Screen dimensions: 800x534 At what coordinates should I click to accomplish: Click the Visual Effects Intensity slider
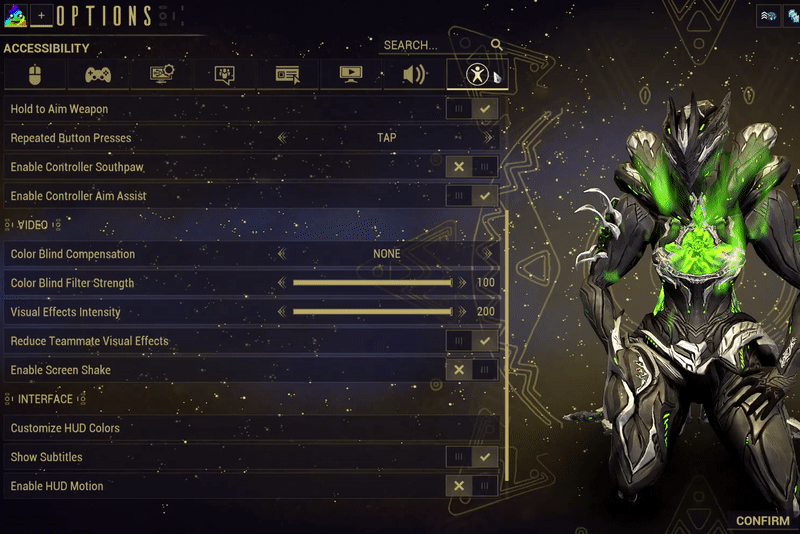click(372, 312)
